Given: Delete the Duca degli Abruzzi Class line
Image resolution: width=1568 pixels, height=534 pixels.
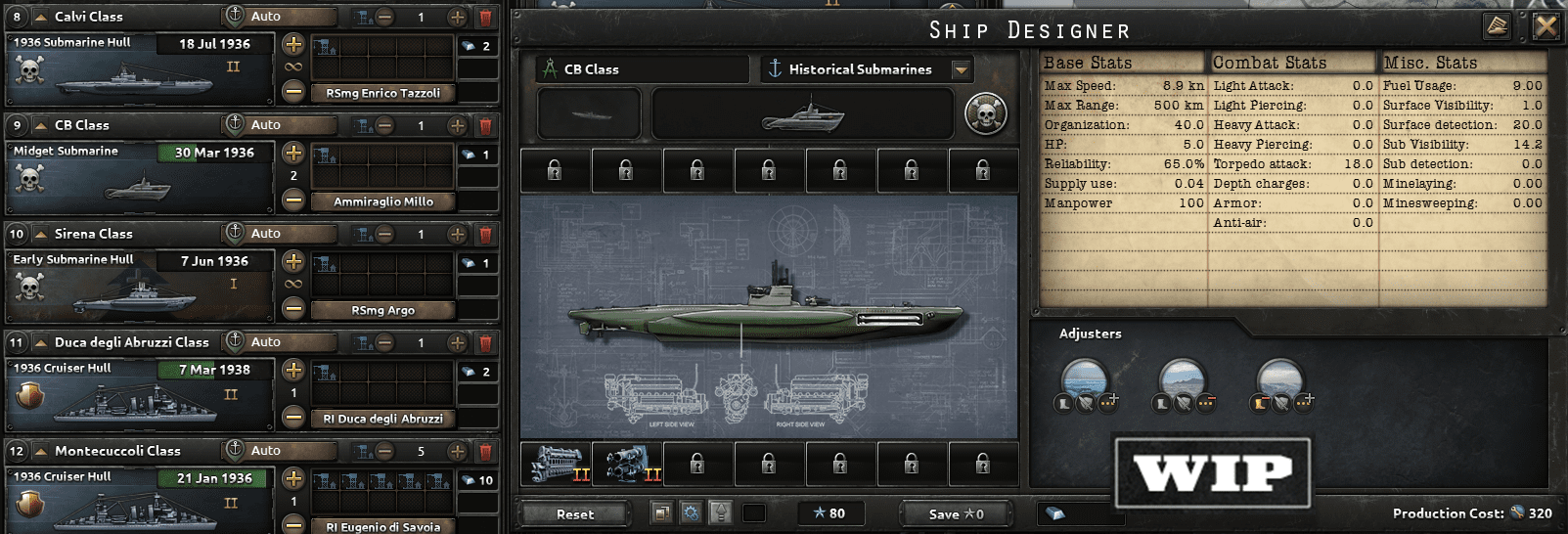Looking at the screenshot, I should click(x=485, y=342).
